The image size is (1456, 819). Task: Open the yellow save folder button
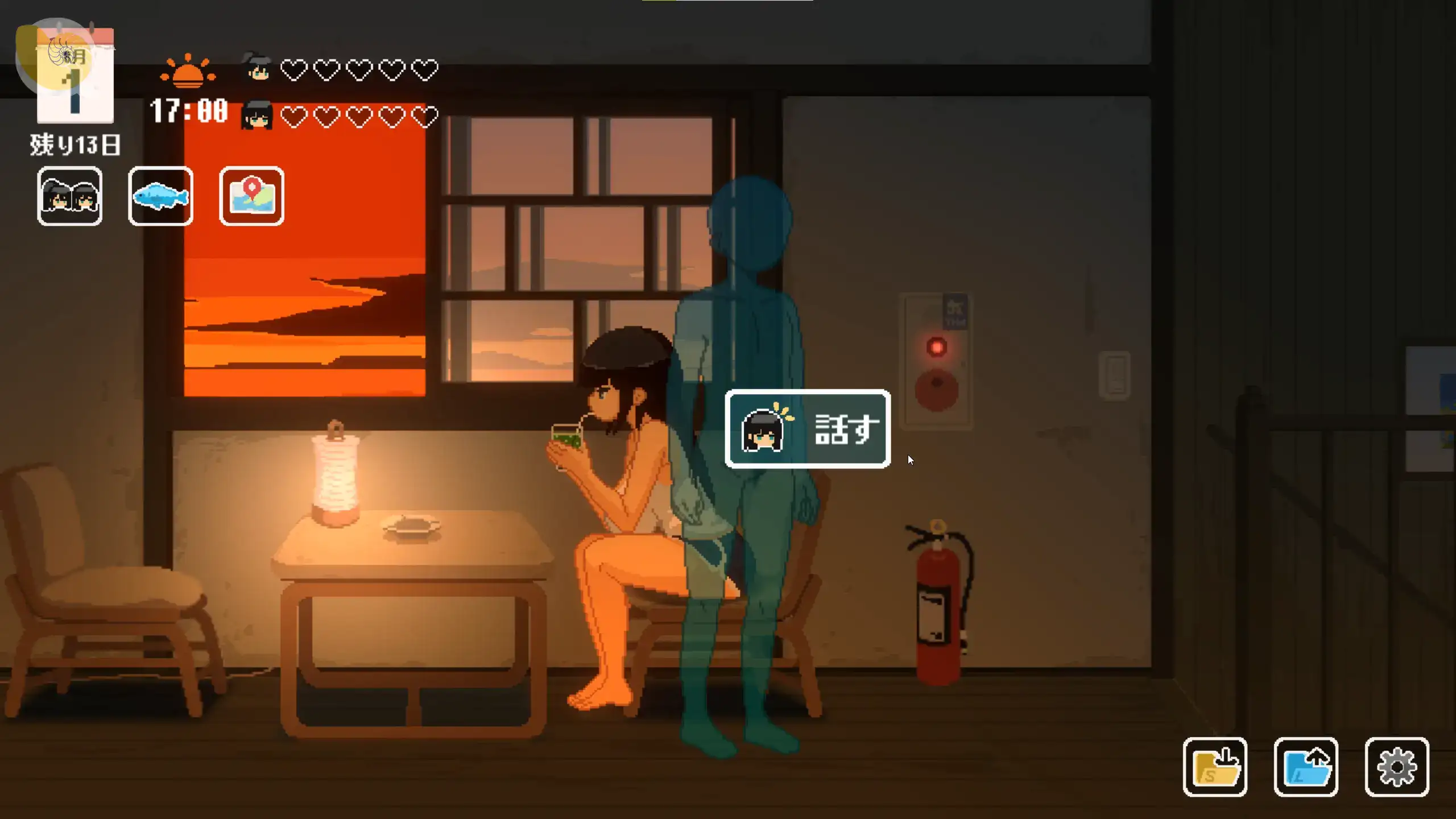click(x=1215, y=767)
